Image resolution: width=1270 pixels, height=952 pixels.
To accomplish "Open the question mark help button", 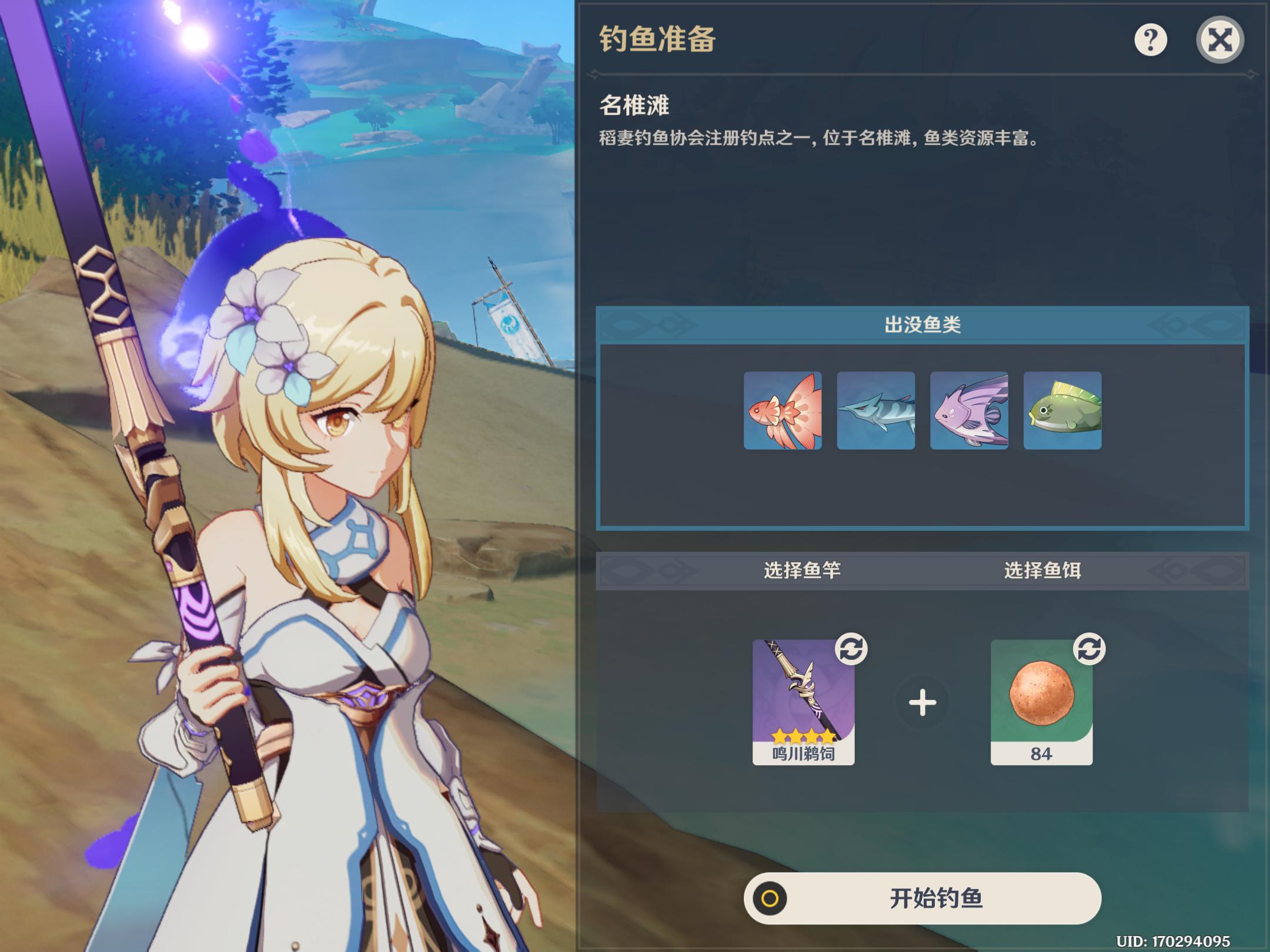I will tap(1150, 40).
